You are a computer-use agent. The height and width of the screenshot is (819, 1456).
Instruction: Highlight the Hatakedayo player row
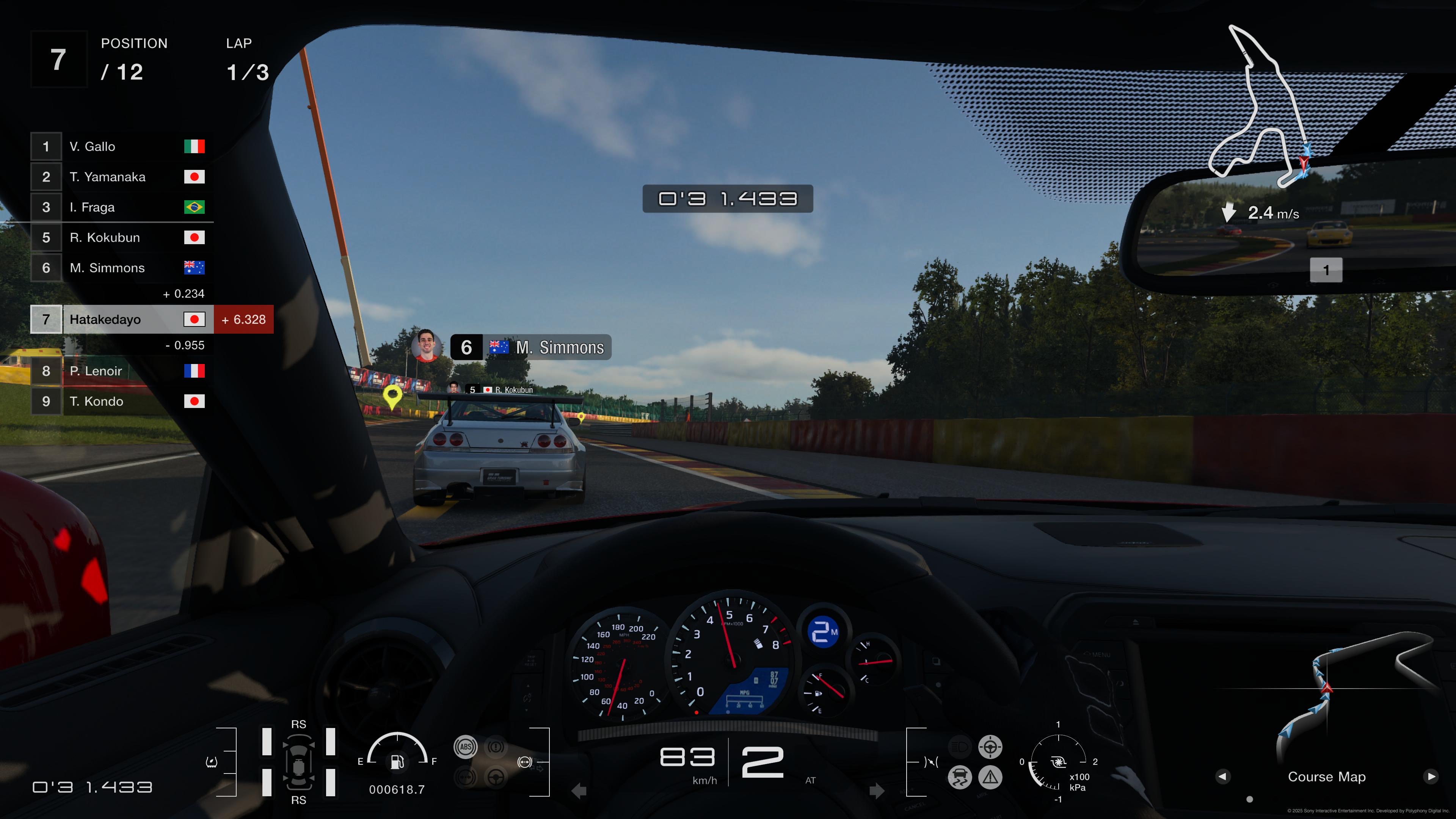[x=121, y=319]
